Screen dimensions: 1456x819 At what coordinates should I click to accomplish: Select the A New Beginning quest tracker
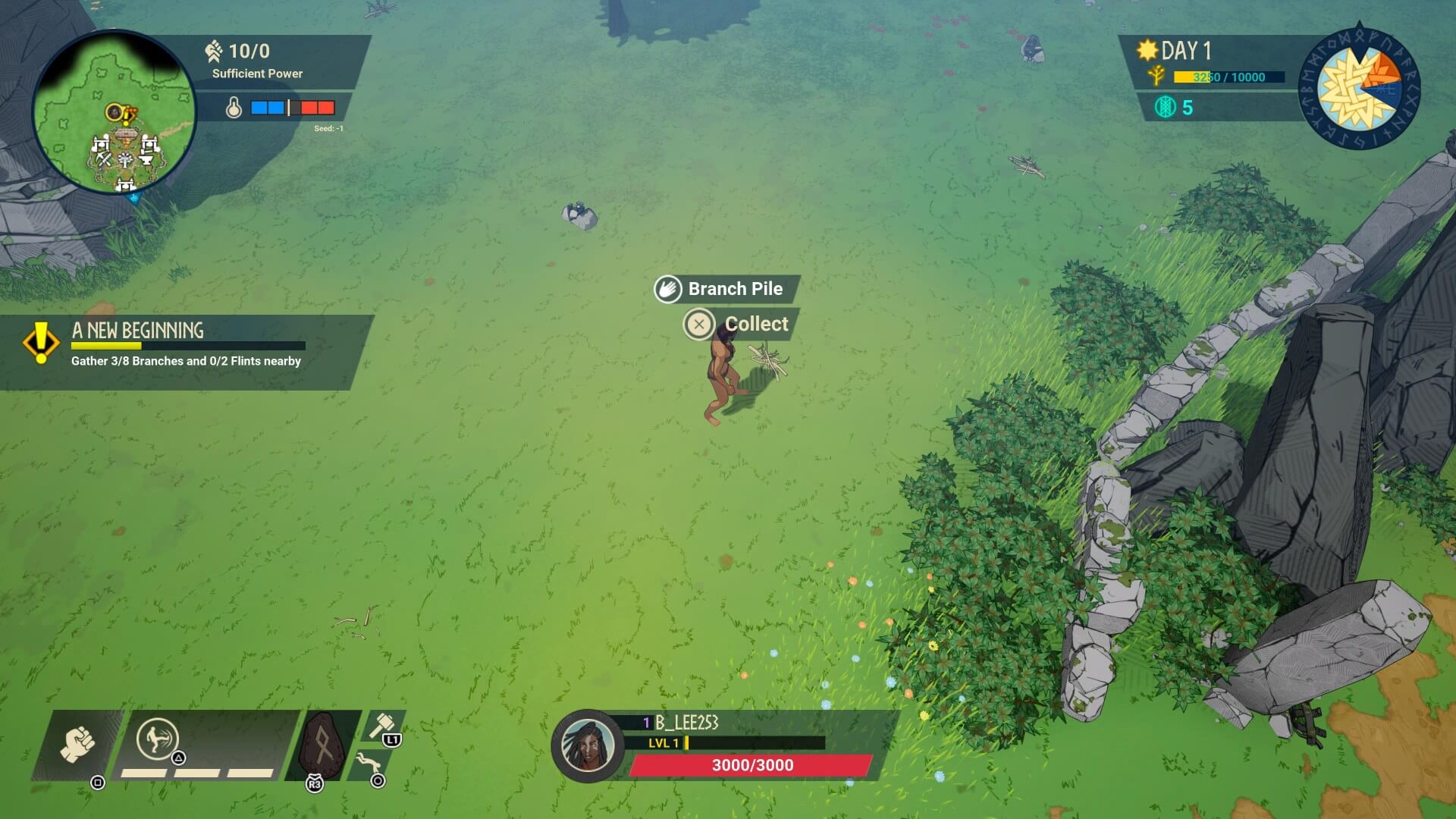pos(186,345)
